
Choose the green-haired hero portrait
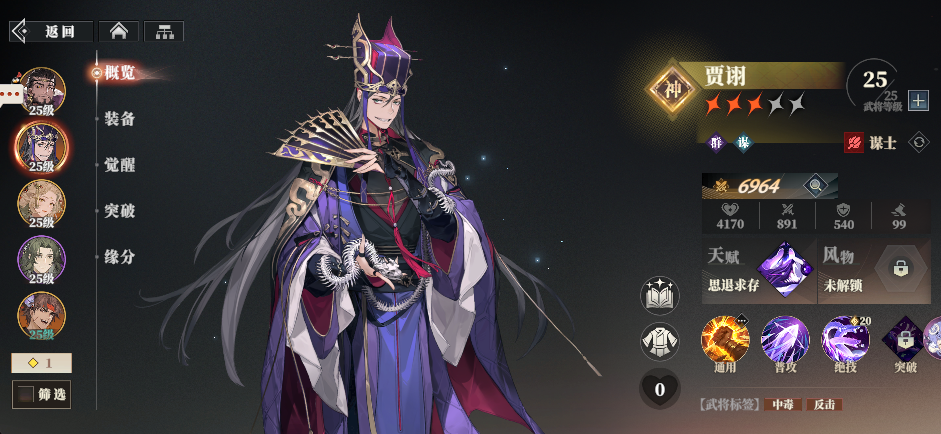(42, 260)
